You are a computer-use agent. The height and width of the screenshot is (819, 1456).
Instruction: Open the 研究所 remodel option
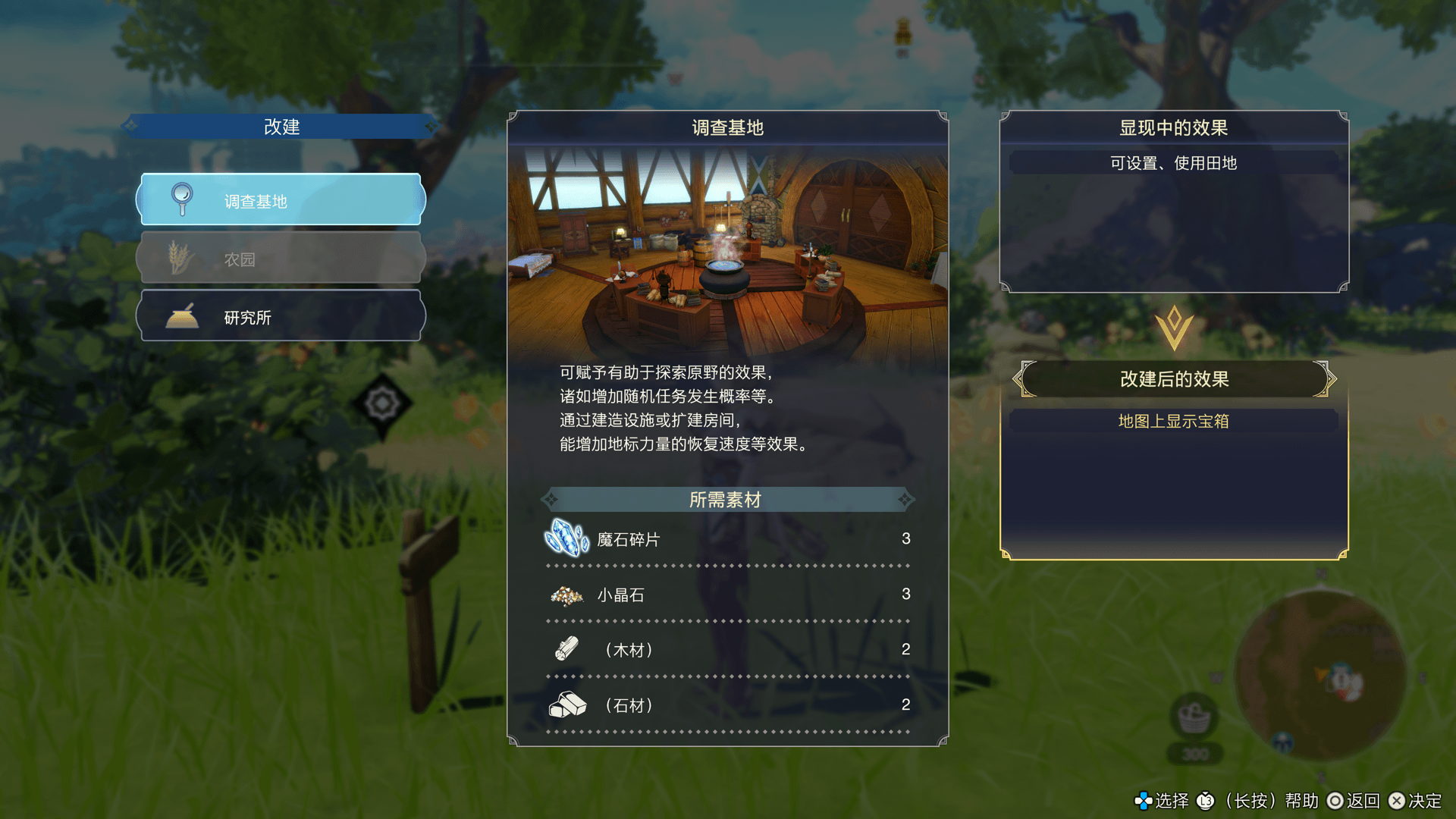(x=281, y=317)
